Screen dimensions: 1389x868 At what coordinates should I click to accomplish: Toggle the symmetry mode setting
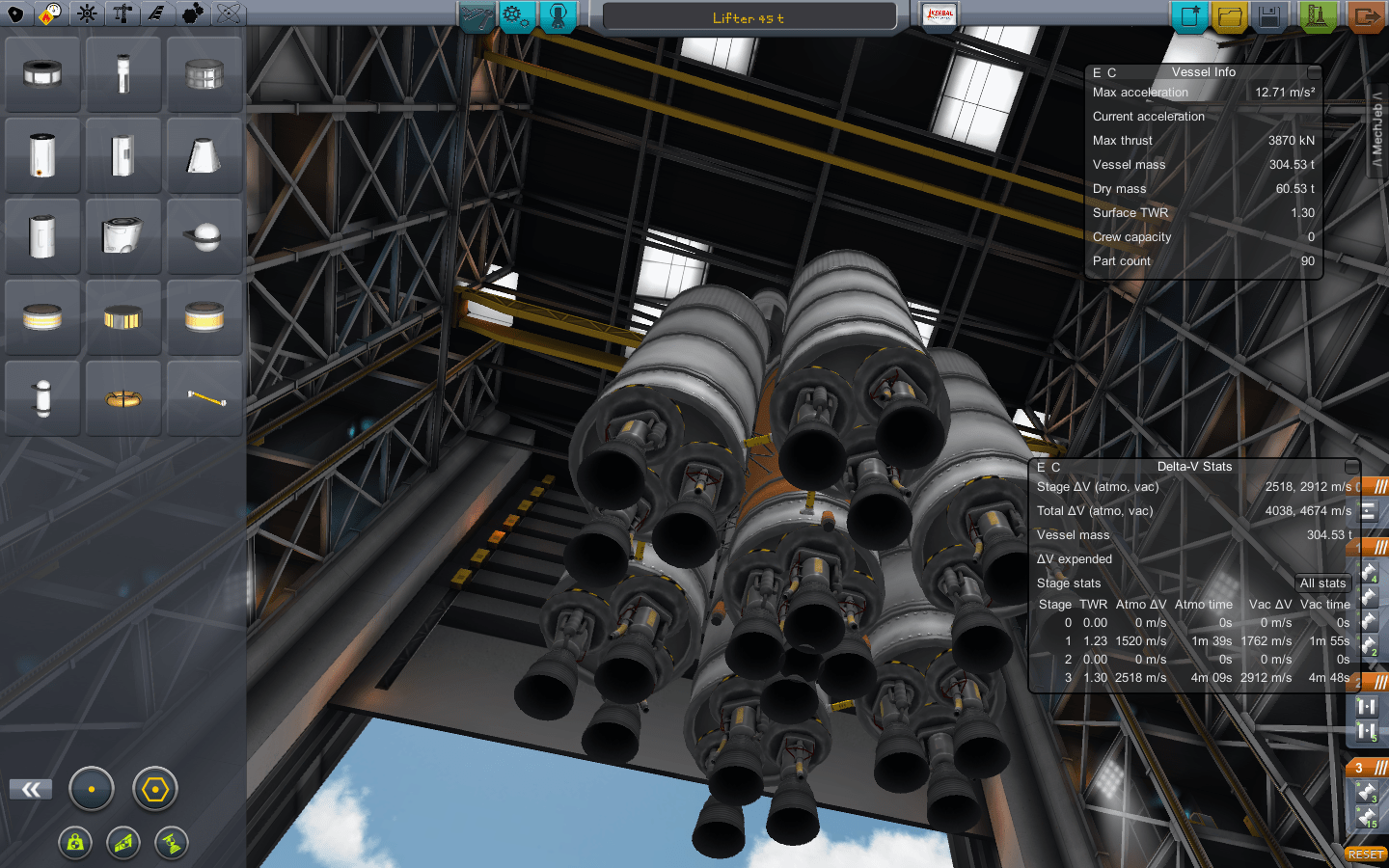pos(92,788)
